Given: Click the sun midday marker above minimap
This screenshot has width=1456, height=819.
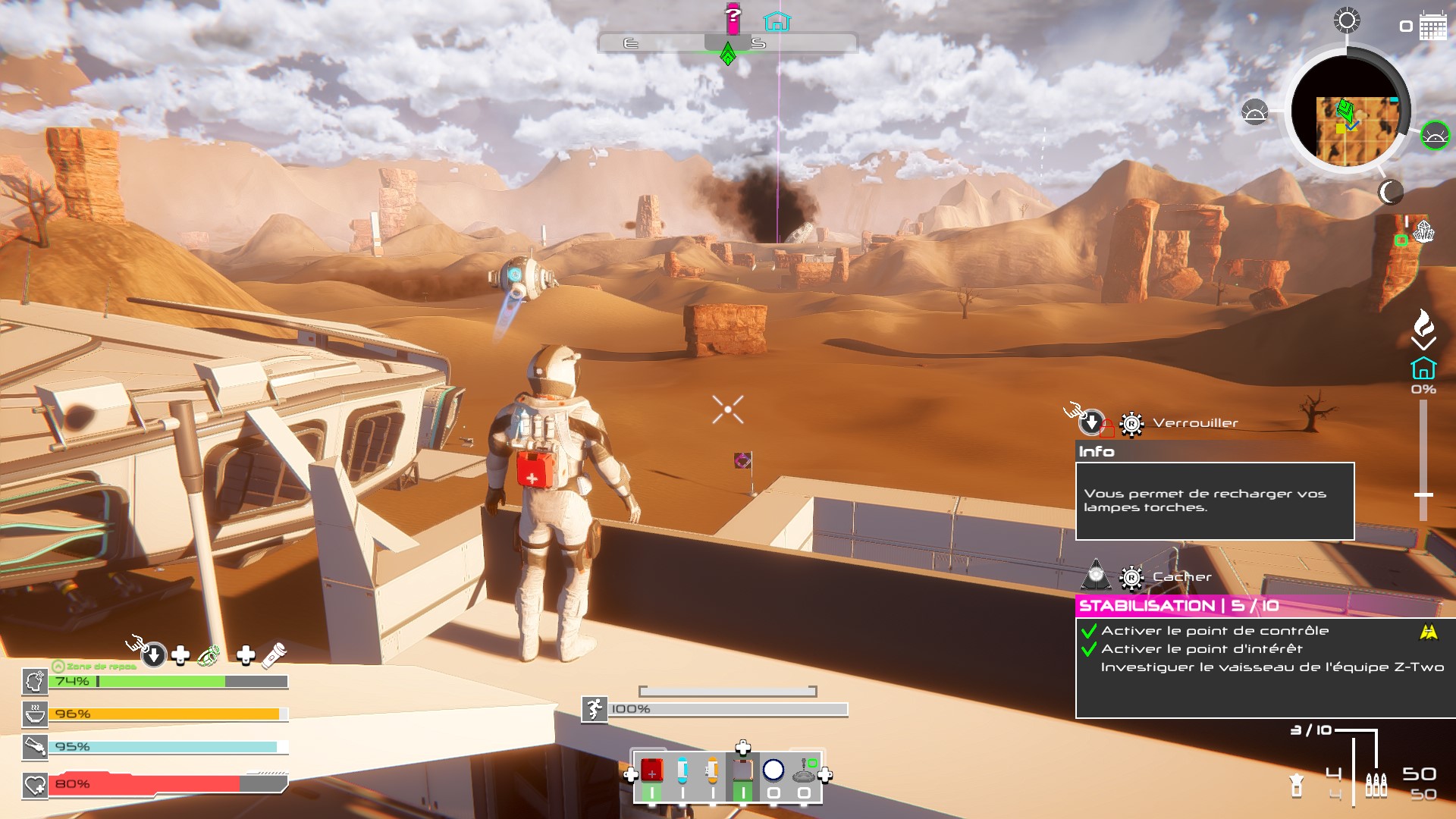Looking at the screenshot, I should pos(1347,20).
